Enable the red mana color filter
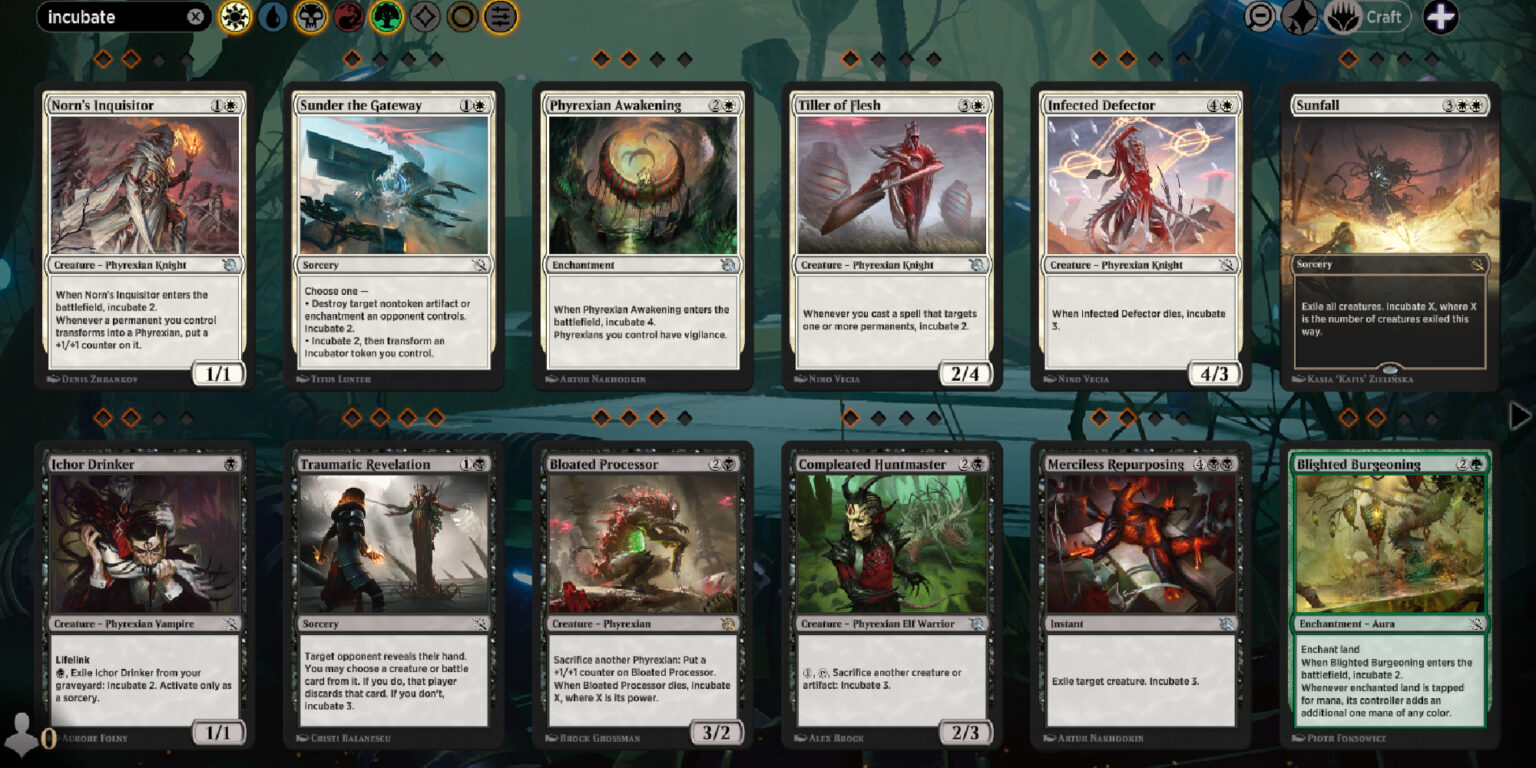The height and width of the screenshot is (768, 1536). tap(348, 17)
